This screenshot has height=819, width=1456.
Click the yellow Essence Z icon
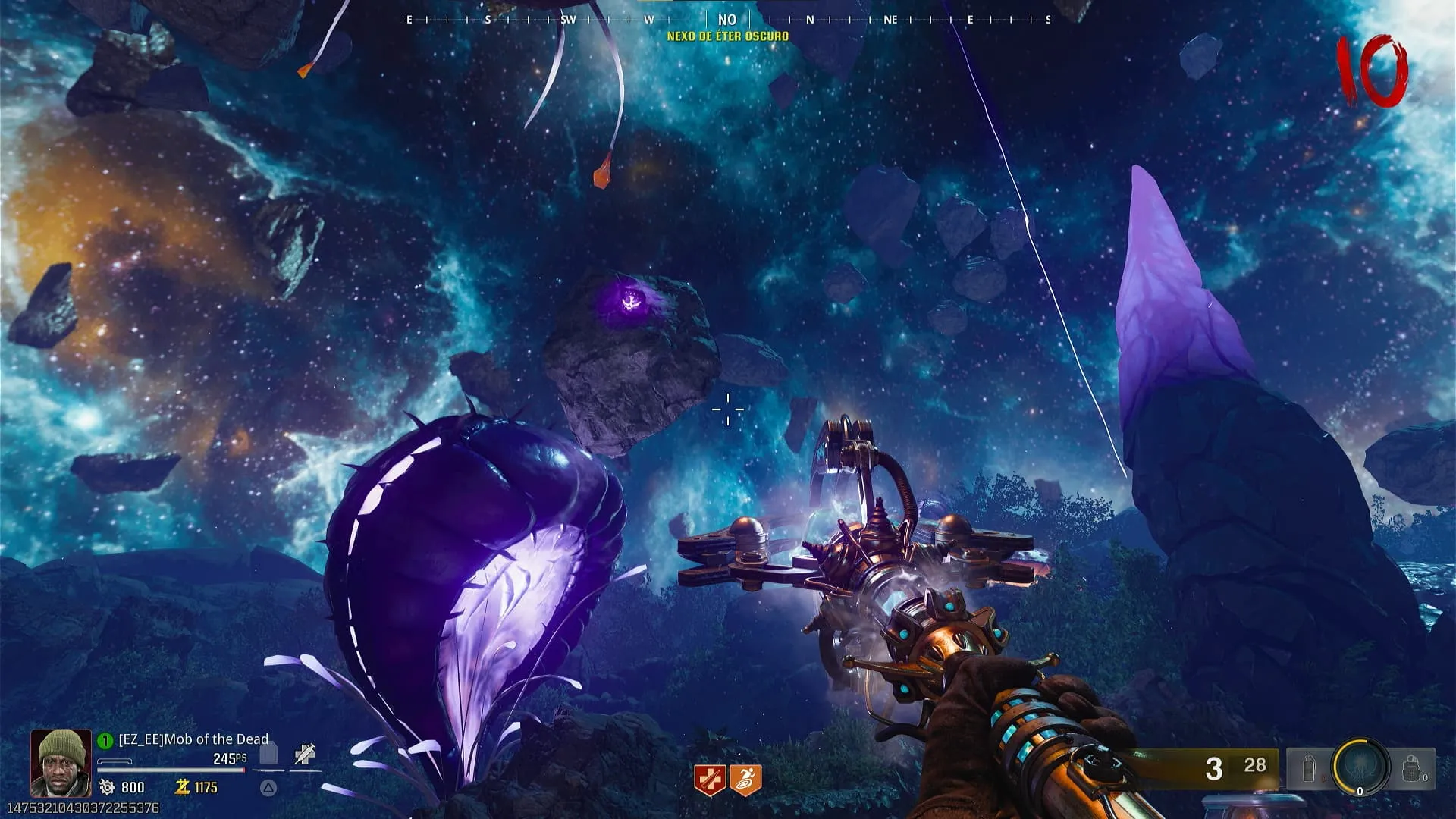click(182, 787)
